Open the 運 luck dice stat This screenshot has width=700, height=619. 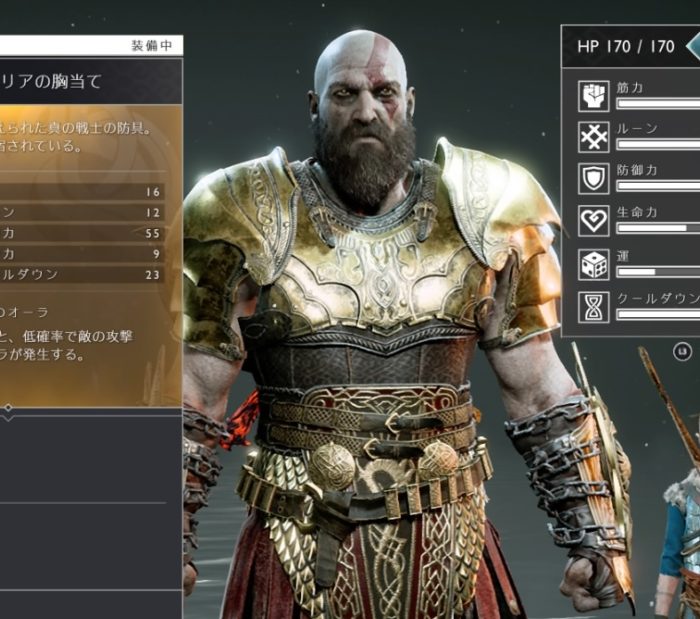coord(594,263)
